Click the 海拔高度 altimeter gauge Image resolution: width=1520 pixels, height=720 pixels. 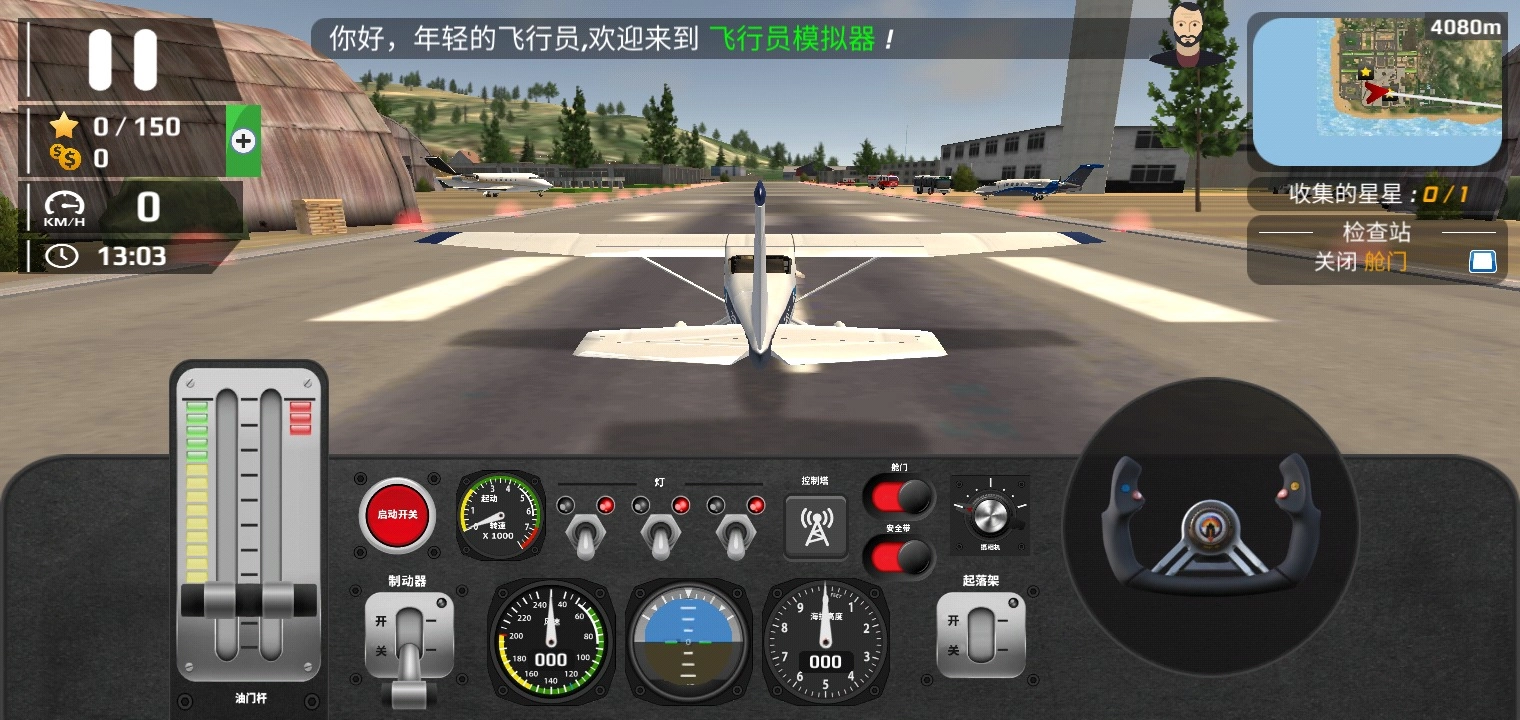825,641
